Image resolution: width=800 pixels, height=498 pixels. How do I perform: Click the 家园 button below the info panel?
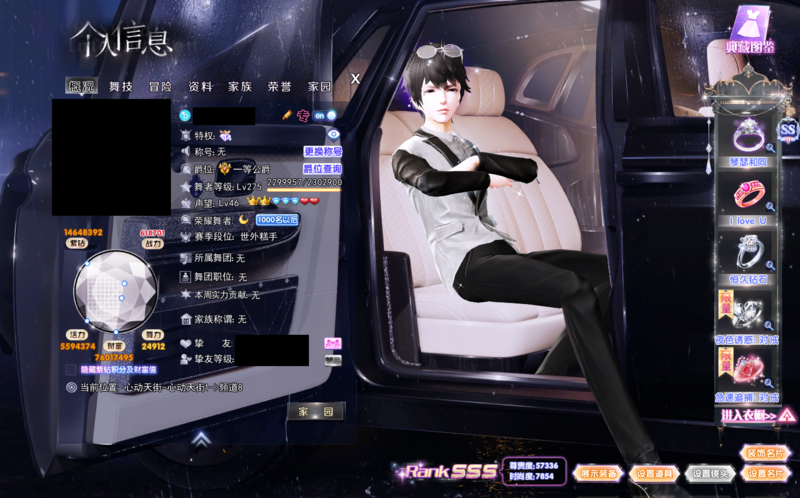coord(316,411)
